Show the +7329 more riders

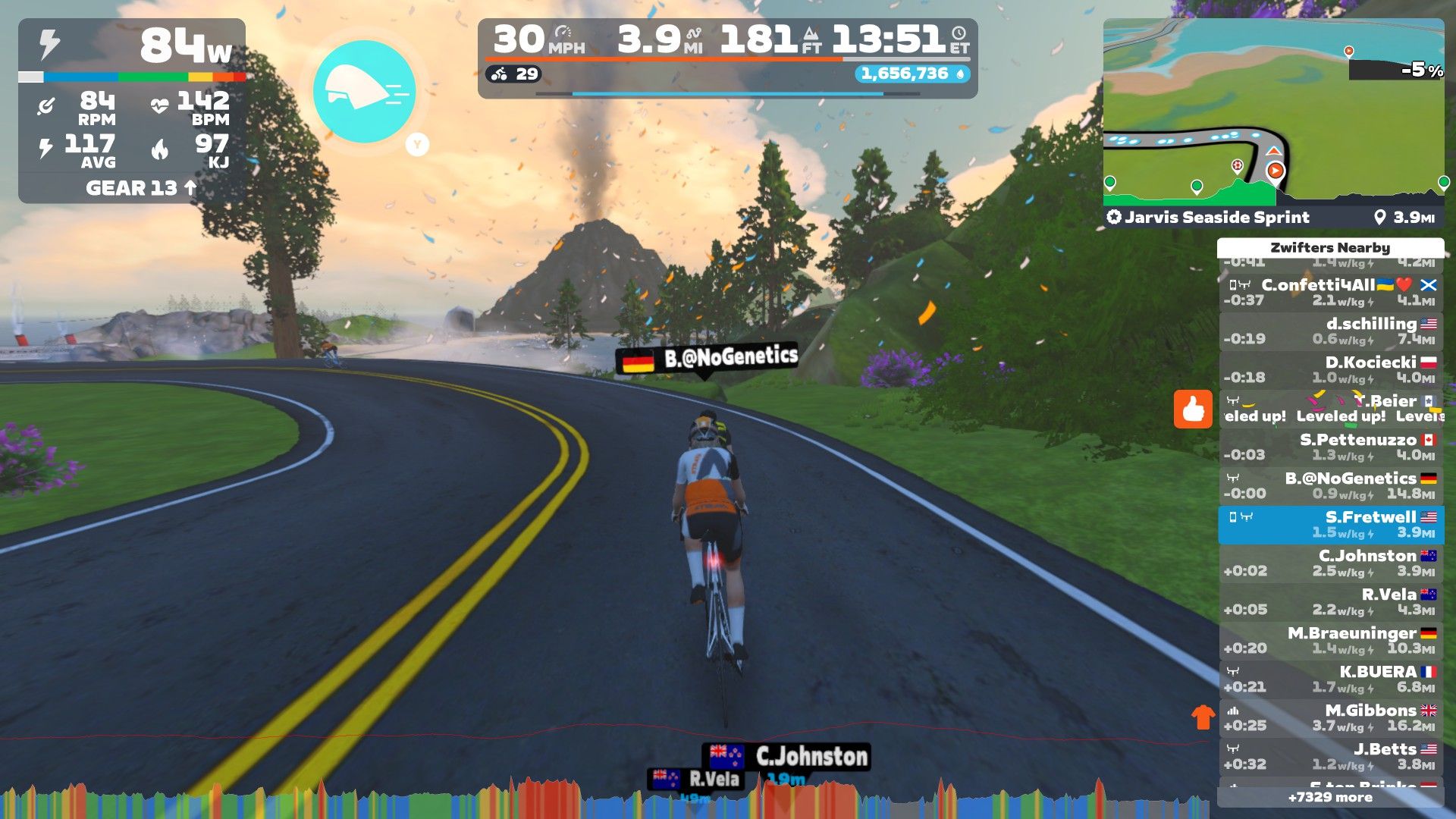(x=1330, y=797)
